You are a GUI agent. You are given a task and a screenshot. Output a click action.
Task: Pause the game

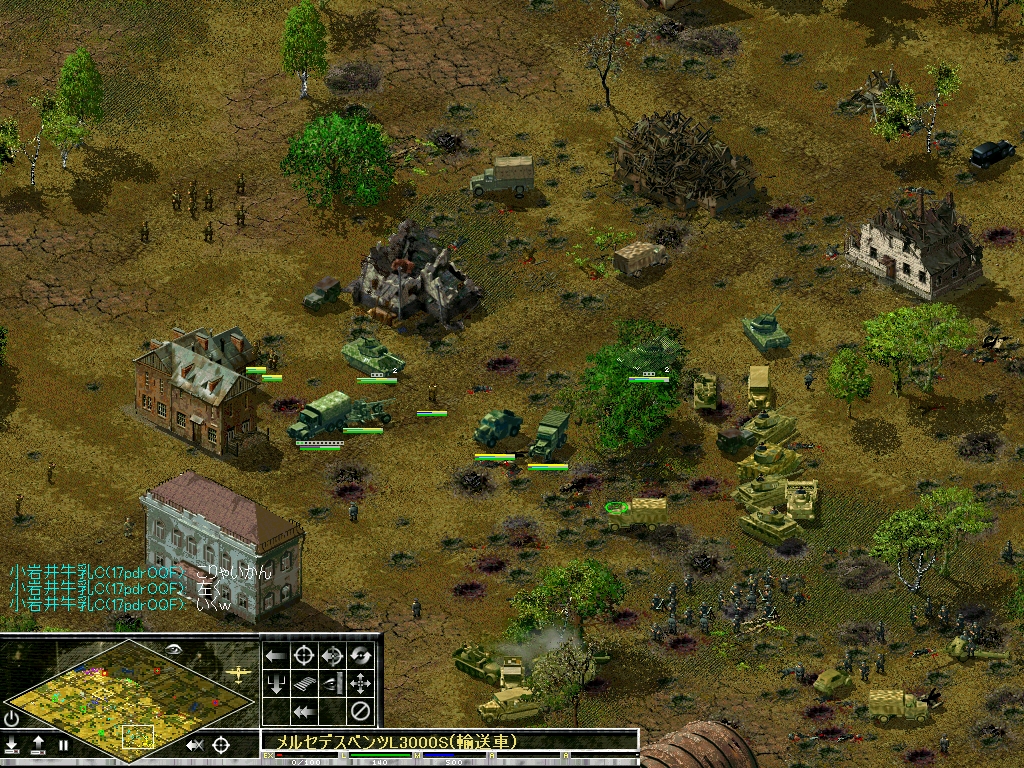click(63, 745)
